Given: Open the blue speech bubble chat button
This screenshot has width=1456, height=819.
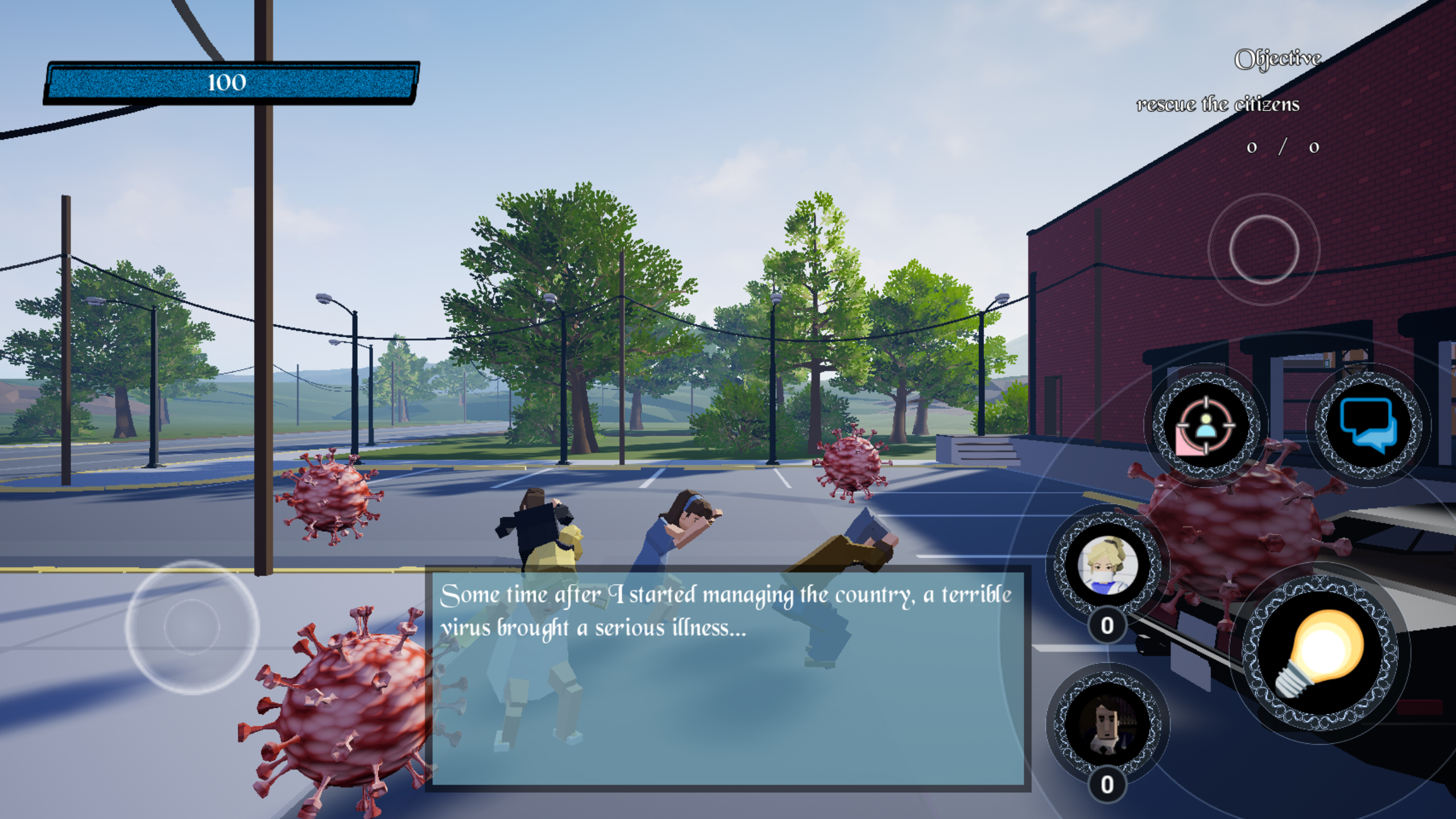Looking at the screenshot, I should pyautogui.click(x=1368, y=425).
